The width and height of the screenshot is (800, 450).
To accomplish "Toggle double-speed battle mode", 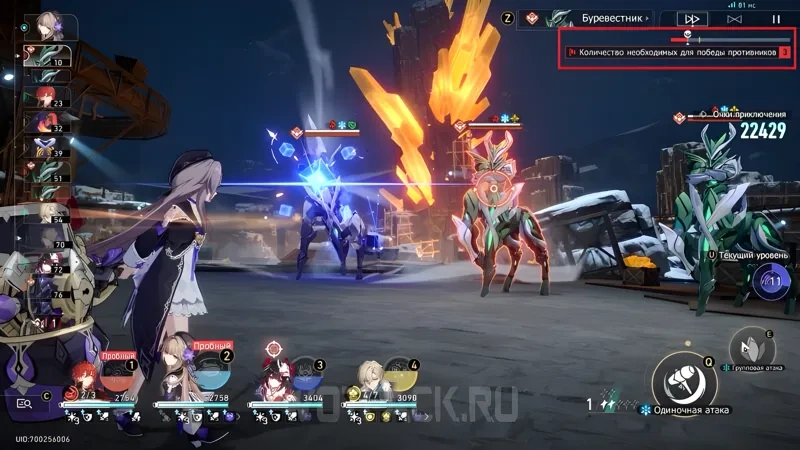I will pyautogui.click(x=691, y=18).
